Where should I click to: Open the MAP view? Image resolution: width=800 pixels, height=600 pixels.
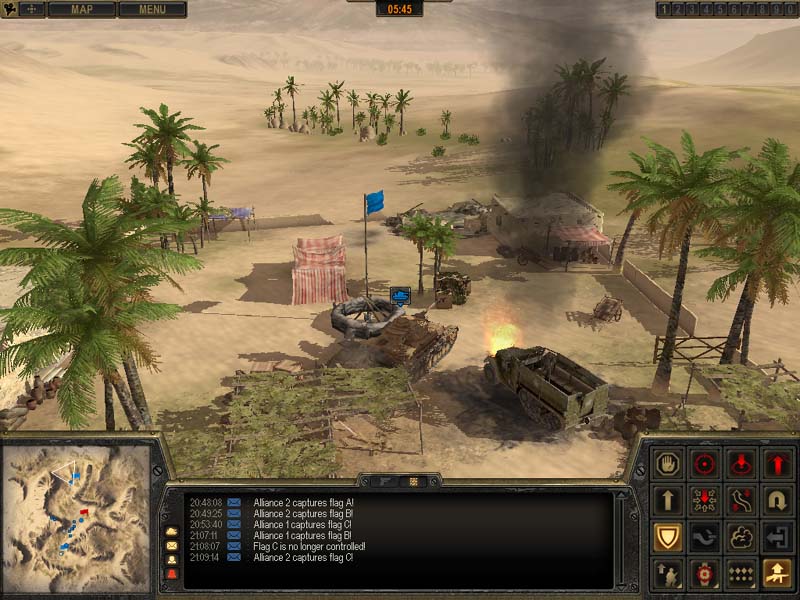[x=81, y=10]
